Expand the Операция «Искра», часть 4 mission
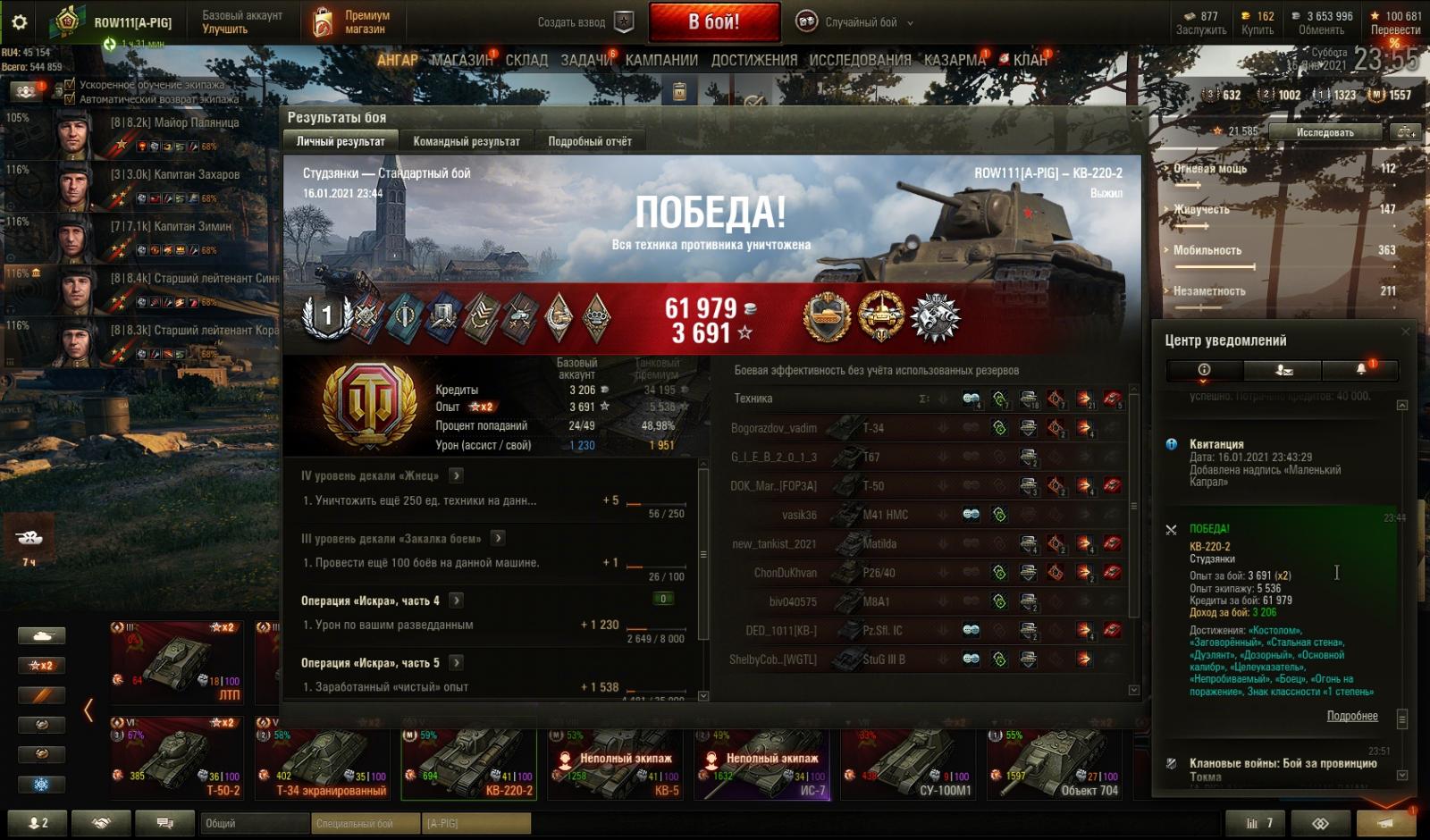The width and height of the screenshot is (1430, 840). tap(457, 601)
